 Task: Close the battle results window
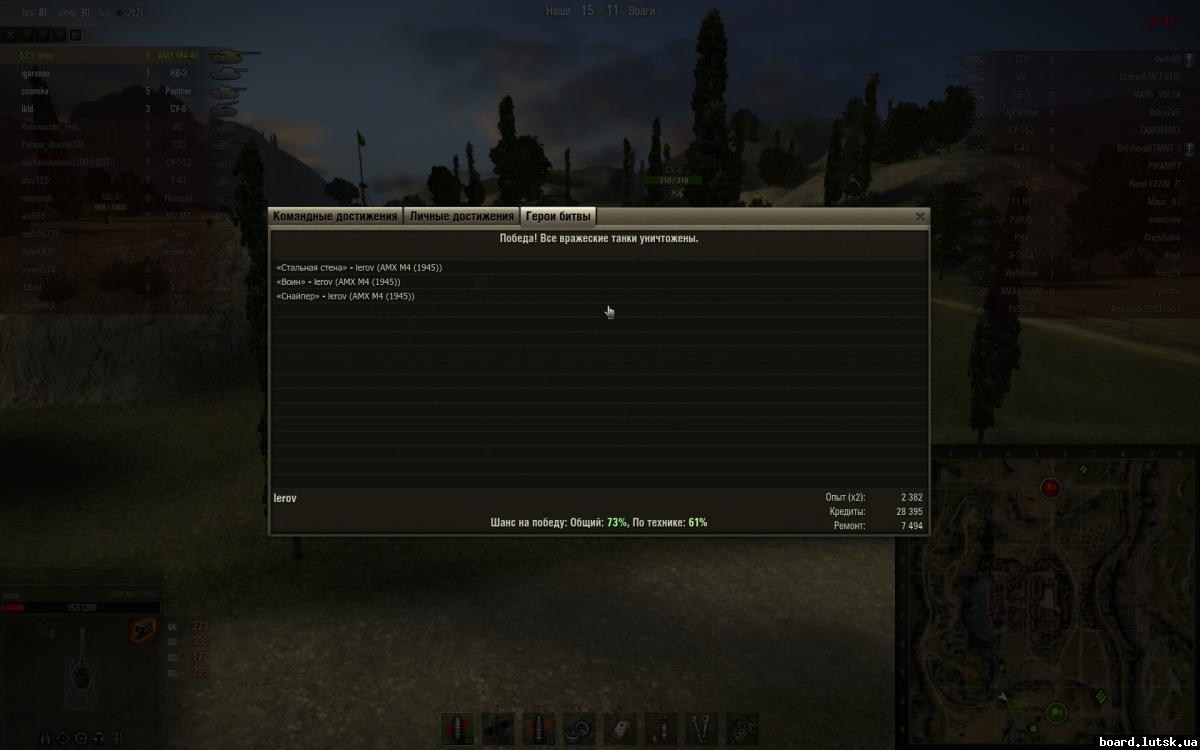(920, 216)
